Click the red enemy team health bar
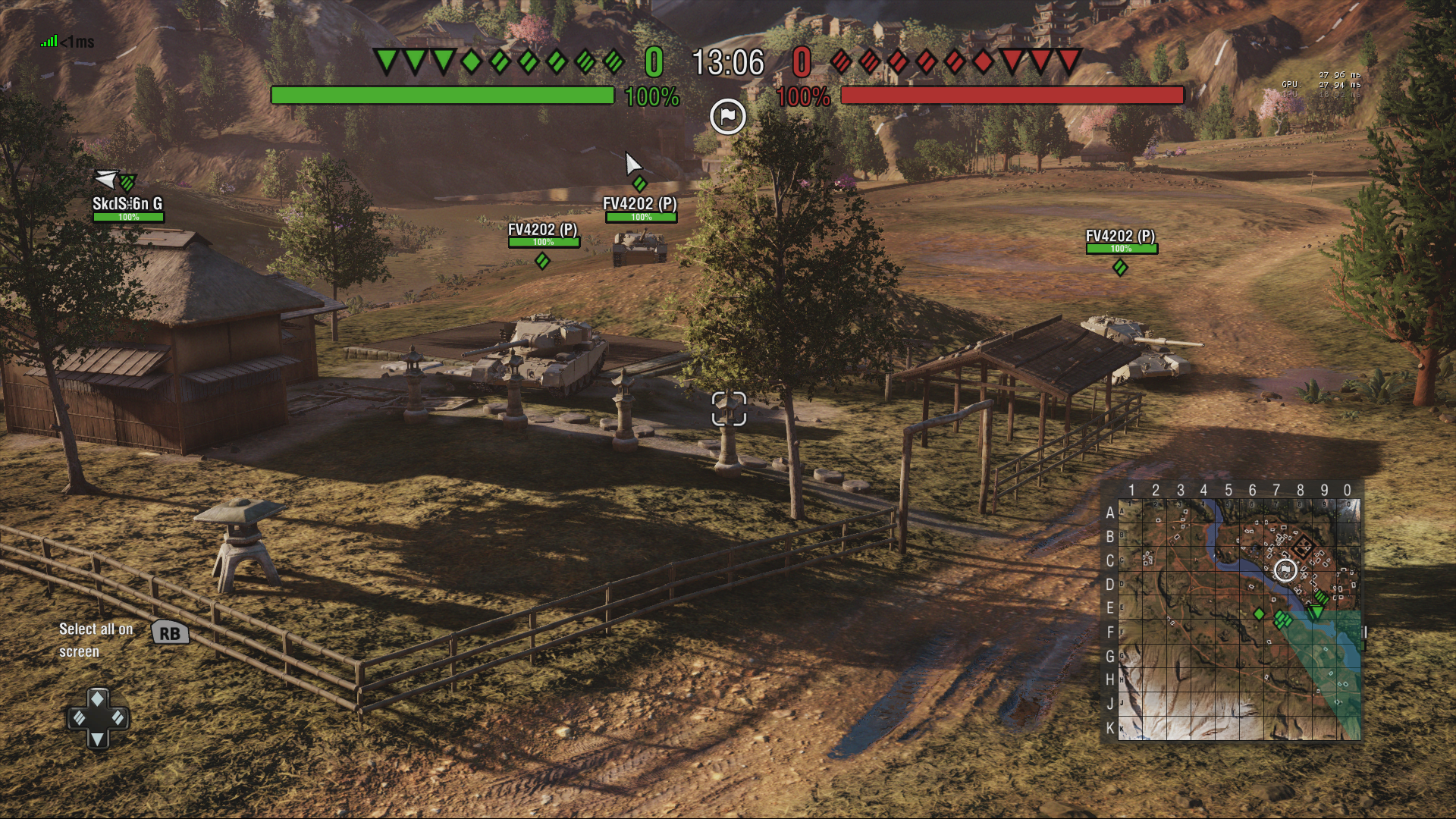The image size is (1456, 819). (x=1012, y=96)
